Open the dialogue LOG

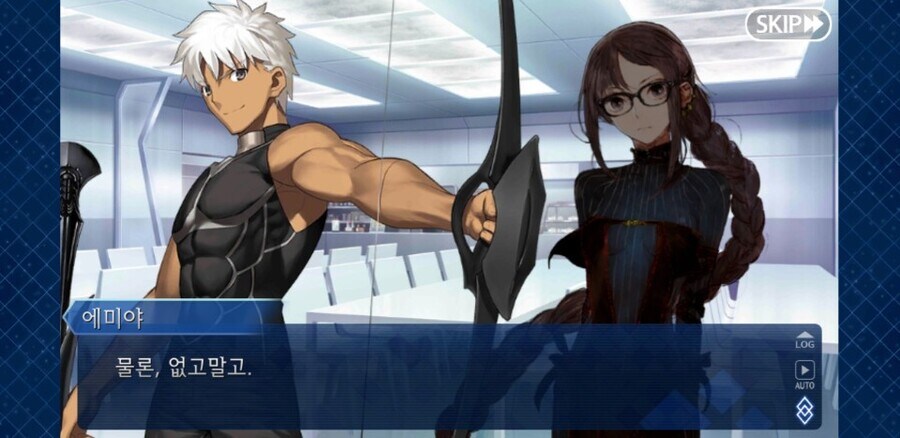click(x=804, y=340)
